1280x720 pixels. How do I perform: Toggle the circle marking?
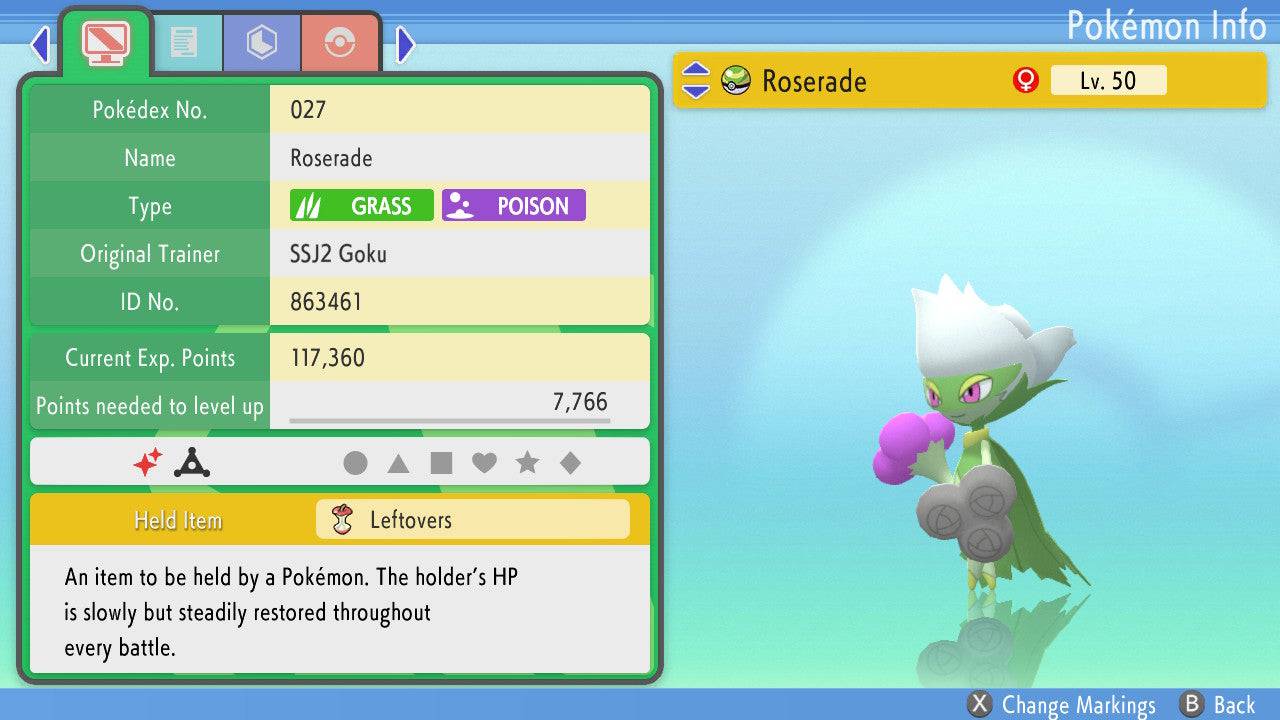pos(355,463)
